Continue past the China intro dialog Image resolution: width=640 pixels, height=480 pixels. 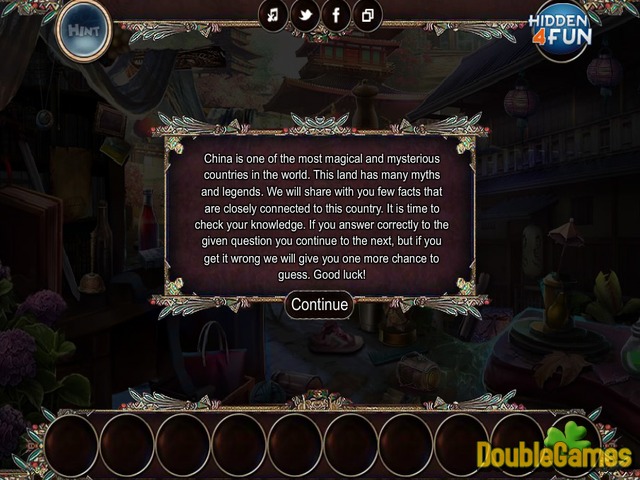[x=319, y=305]
